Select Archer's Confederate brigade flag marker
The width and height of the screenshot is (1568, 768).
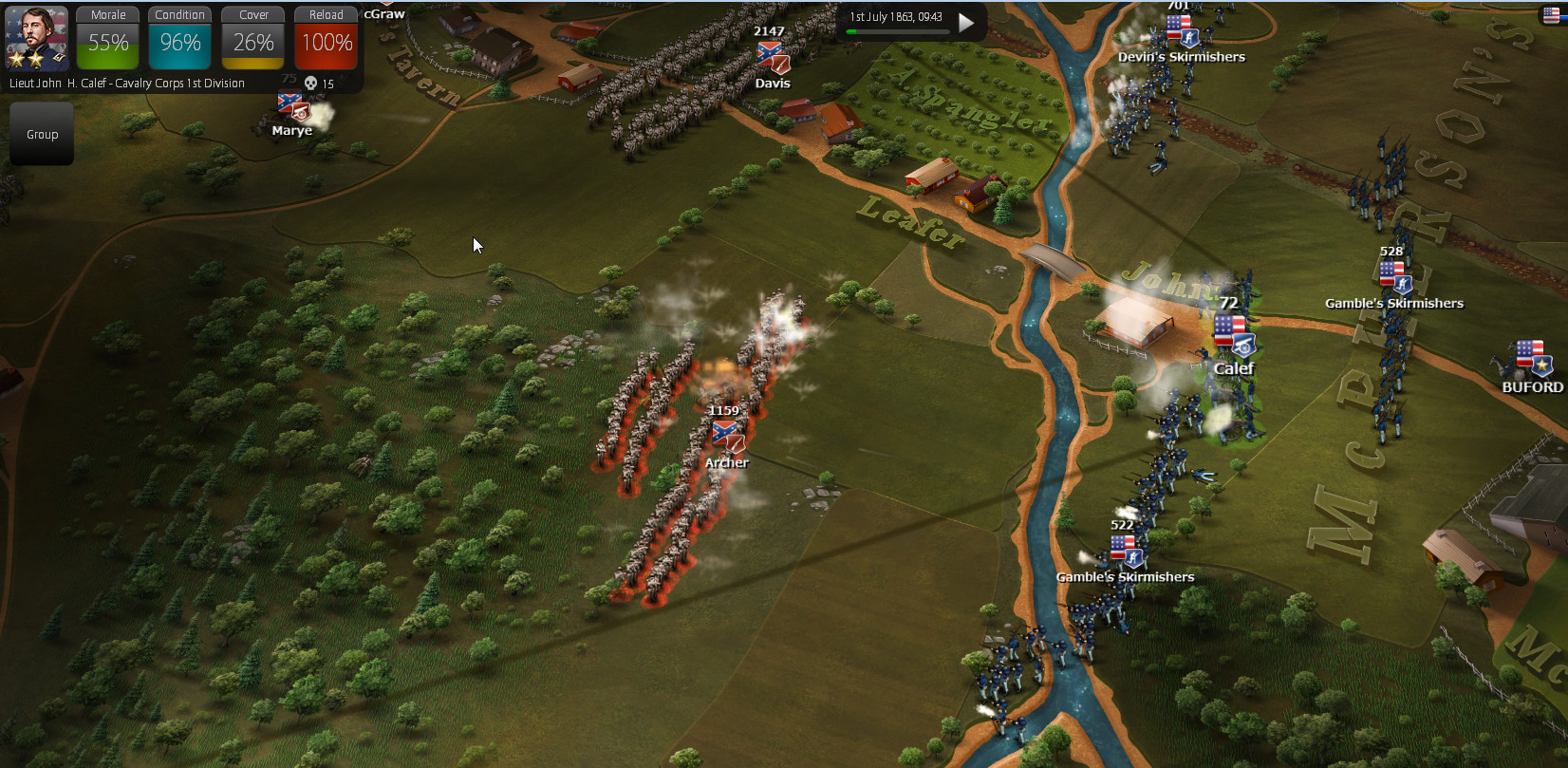[728, 437]
